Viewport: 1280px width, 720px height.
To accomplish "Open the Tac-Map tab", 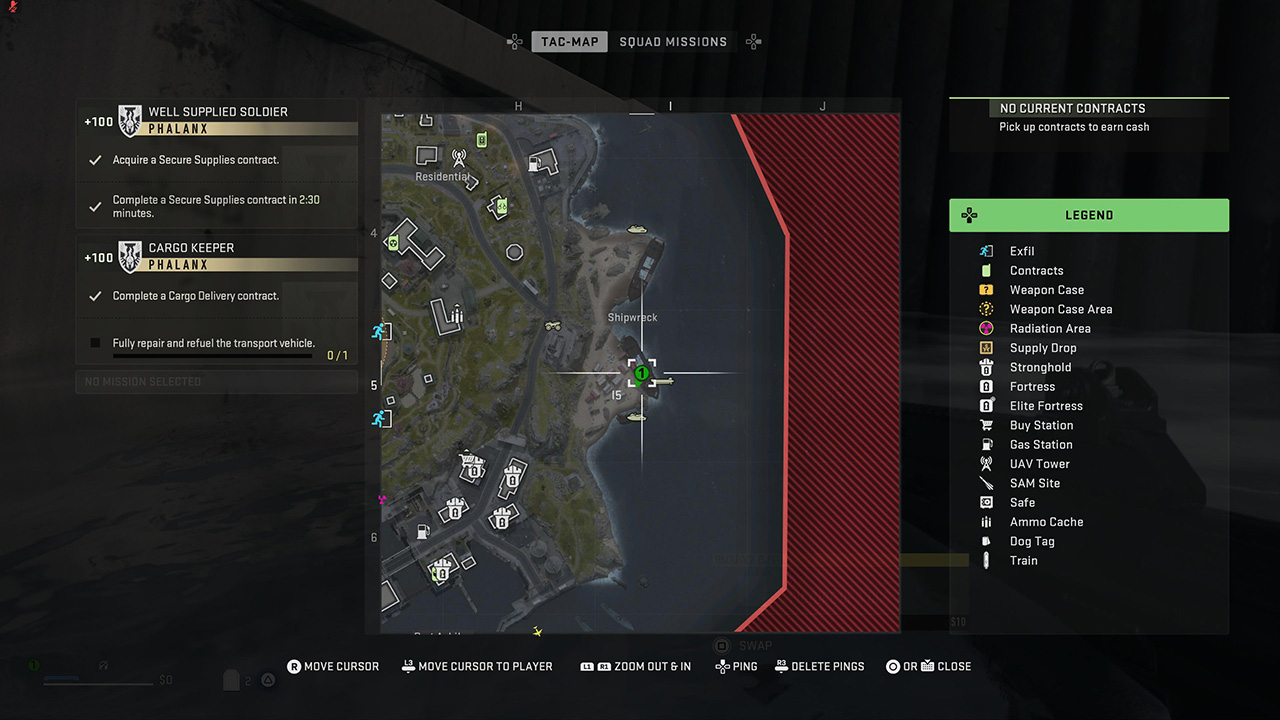I will [569, 42].
